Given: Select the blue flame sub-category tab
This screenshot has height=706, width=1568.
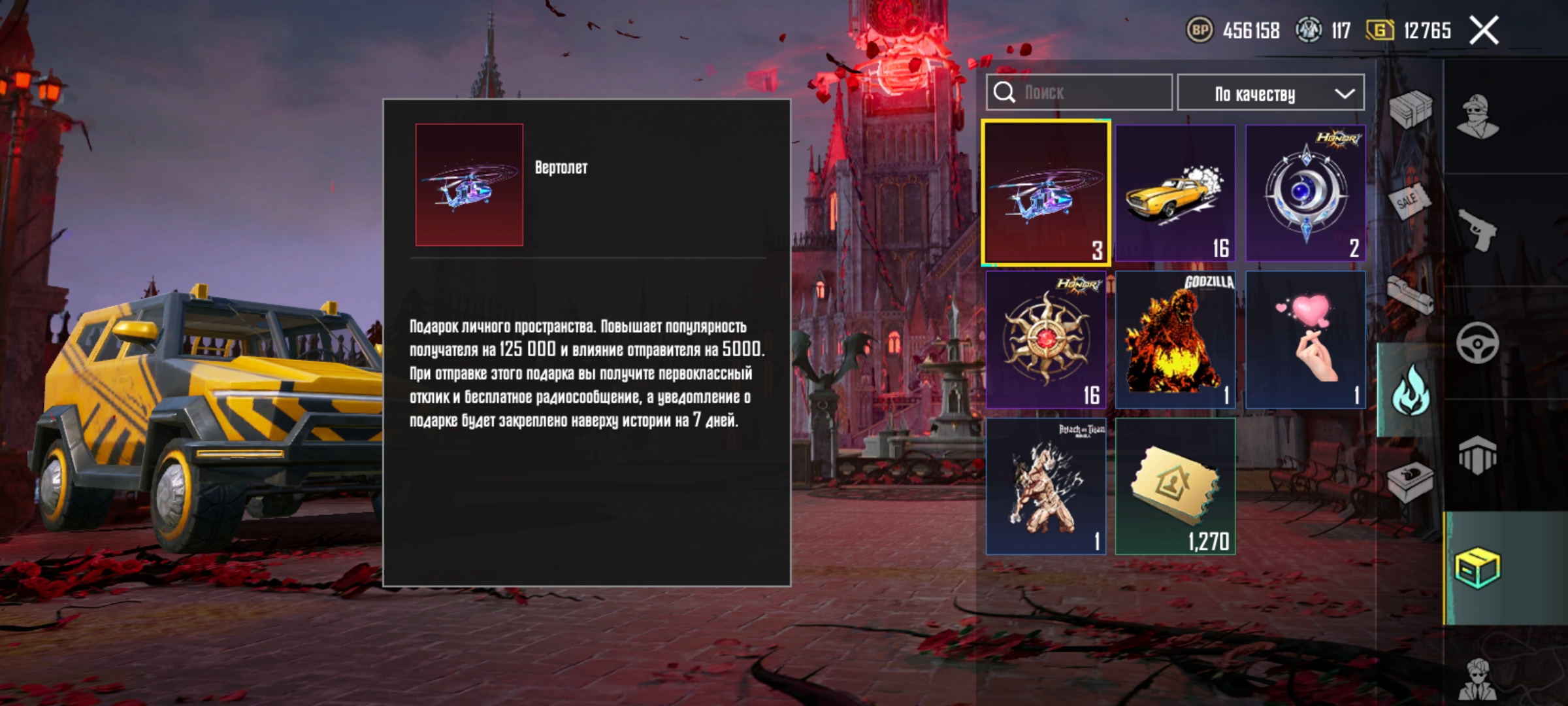Looking at the screenshot, I should point(1410,390).
